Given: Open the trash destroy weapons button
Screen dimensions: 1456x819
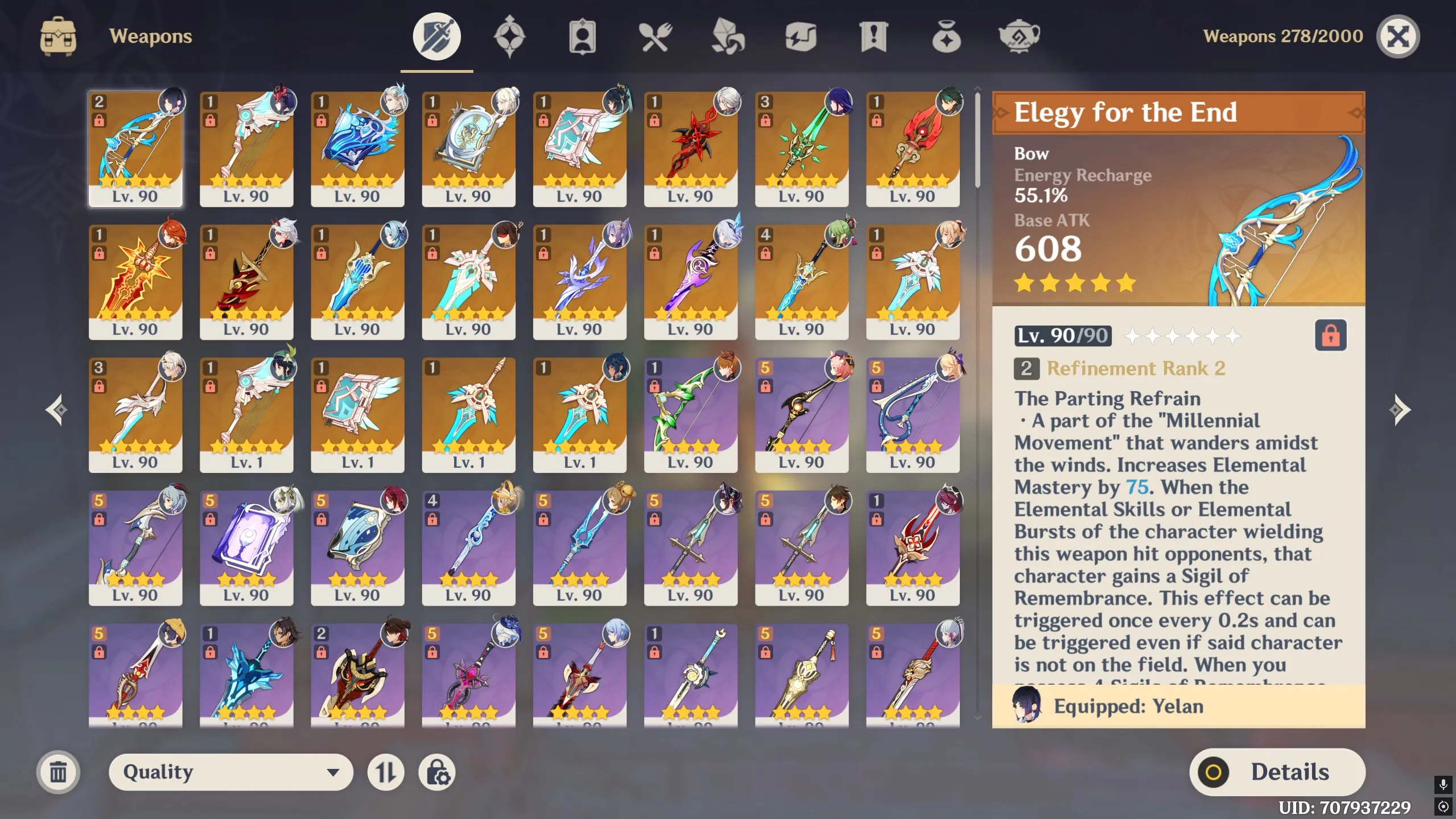Looking at the screenshot, I should click(x=57, y=772).
